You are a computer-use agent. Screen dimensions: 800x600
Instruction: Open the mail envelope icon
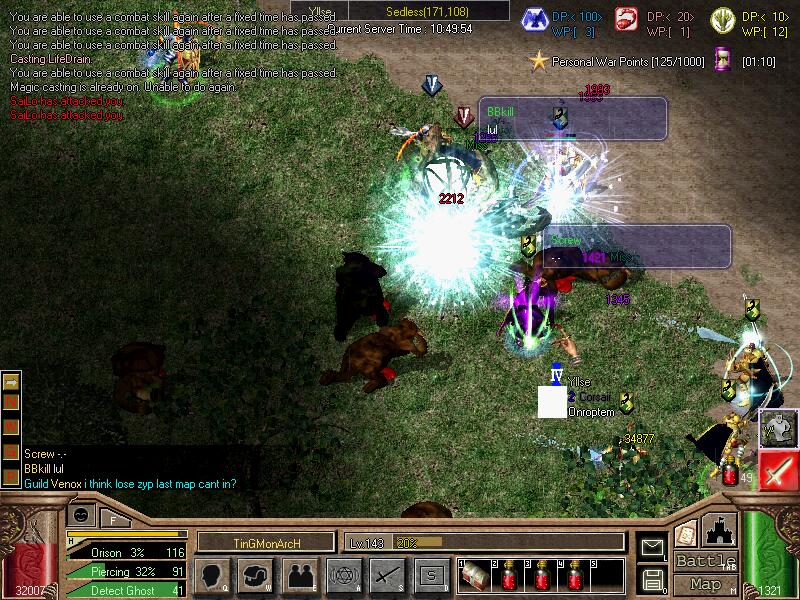(652, 548)
